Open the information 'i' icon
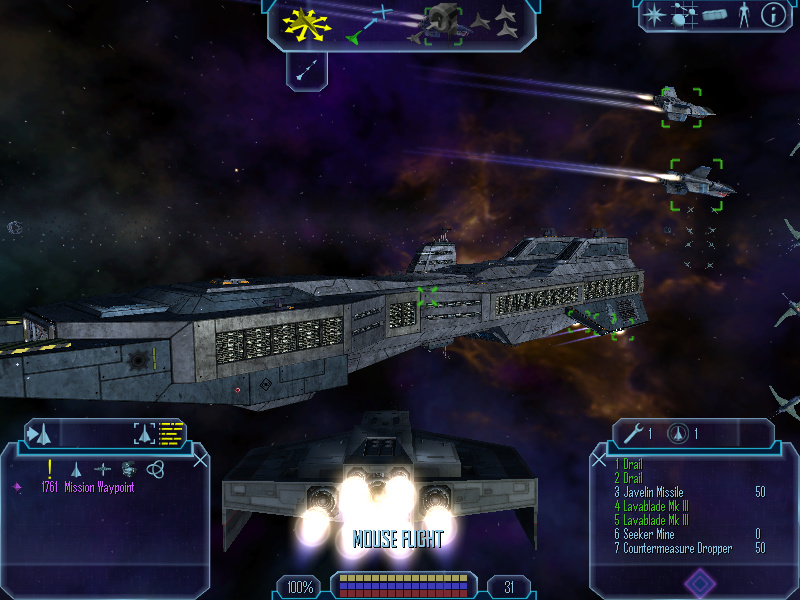 click(773, 15)
